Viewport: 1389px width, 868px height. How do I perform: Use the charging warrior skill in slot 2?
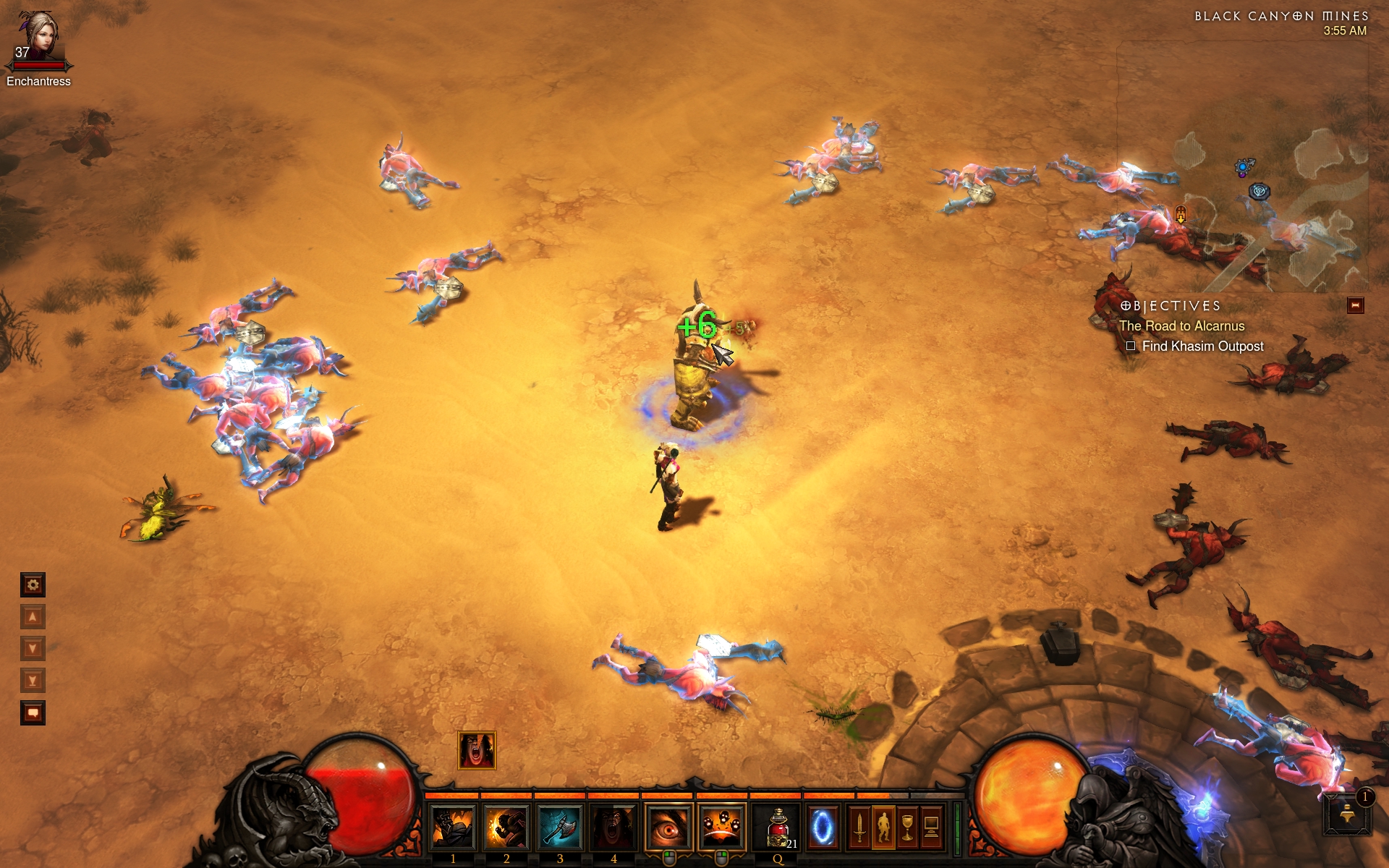click(x=506, y=827)
